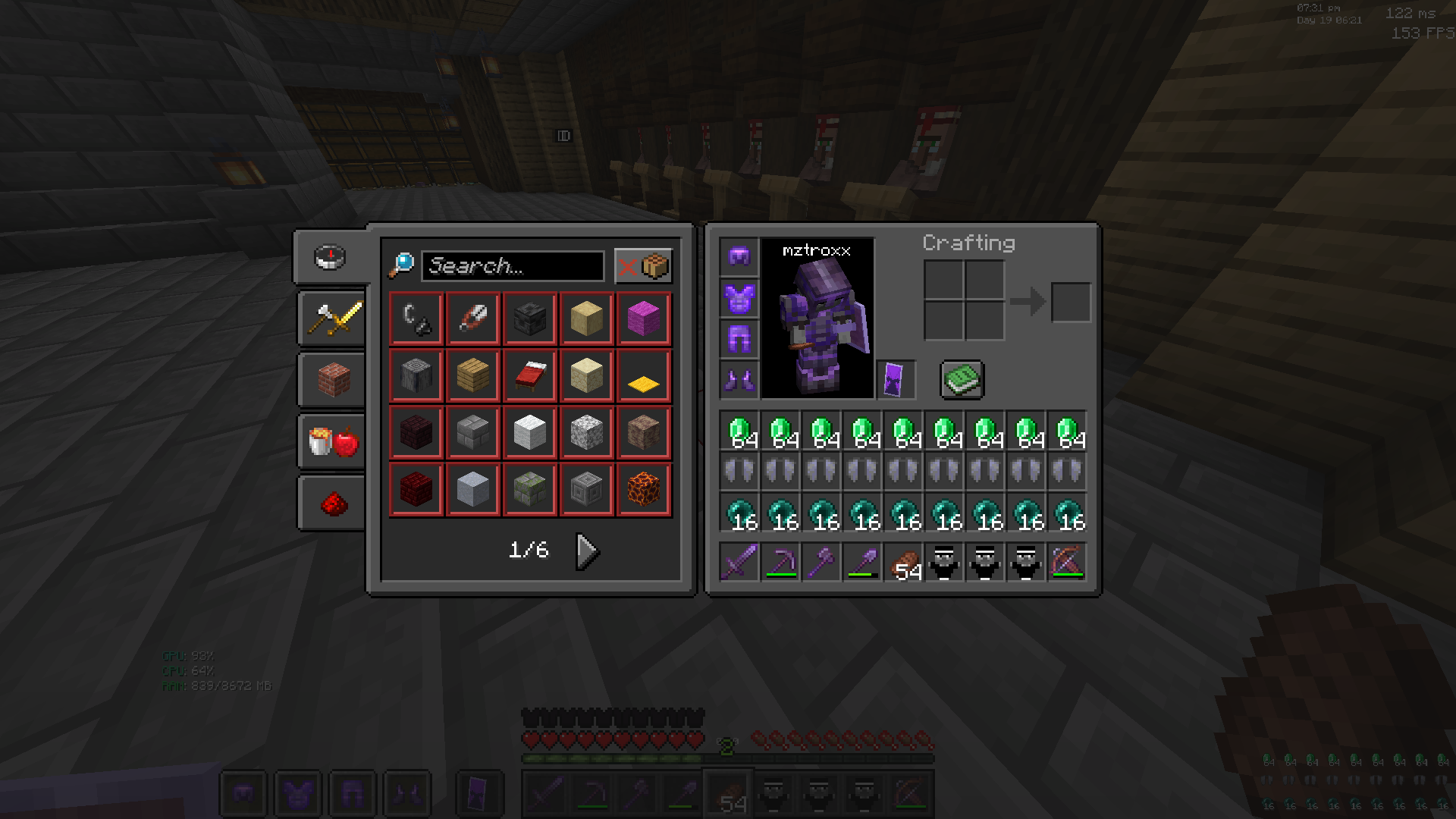
Task: Open the building blocks recipe tab
Action: coord(334,379)
